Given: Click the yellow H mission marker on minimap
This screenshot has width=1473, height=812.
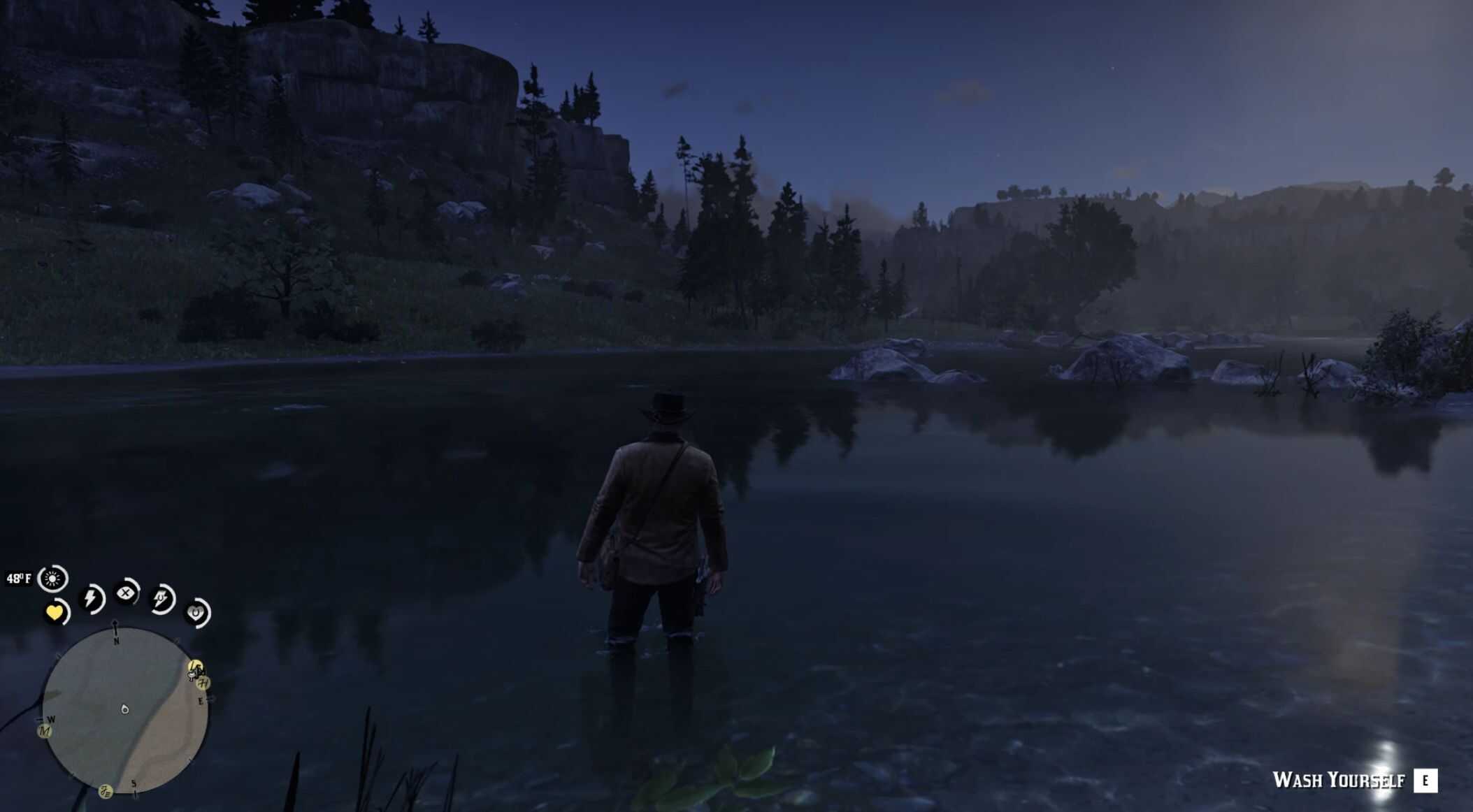Looking at the screenshot, I should pyautogui.click(x=204, y=683).
